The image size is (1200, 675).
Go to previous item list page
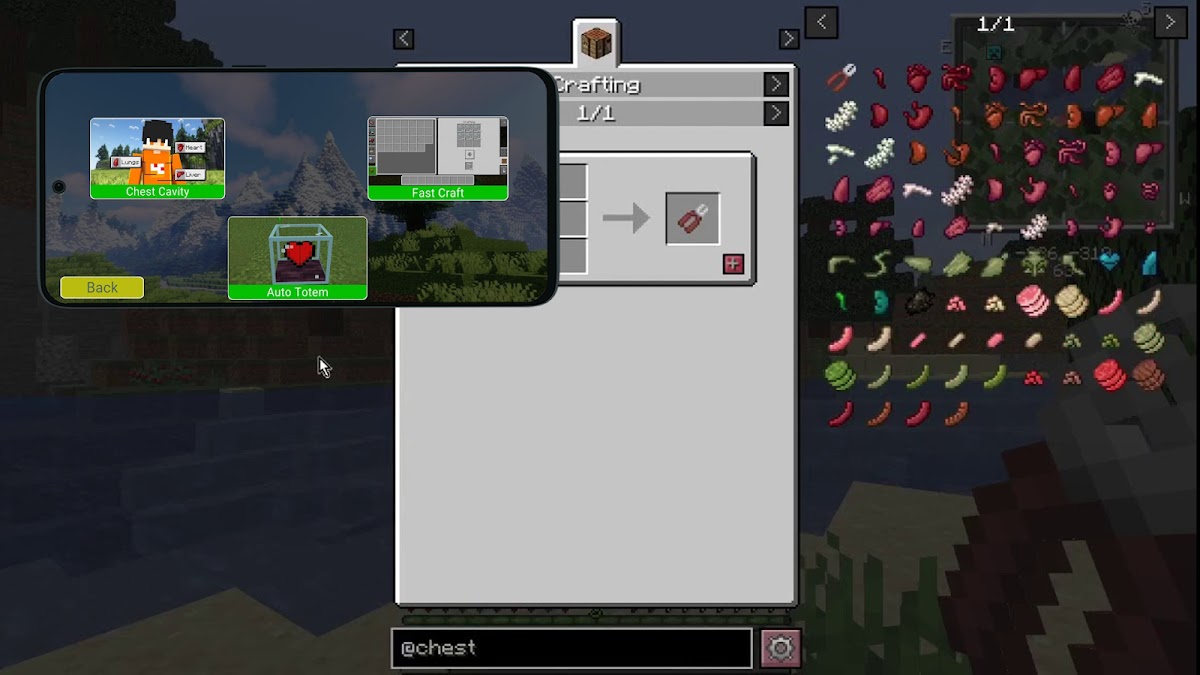pyautogui.click(x=821, y=22)
